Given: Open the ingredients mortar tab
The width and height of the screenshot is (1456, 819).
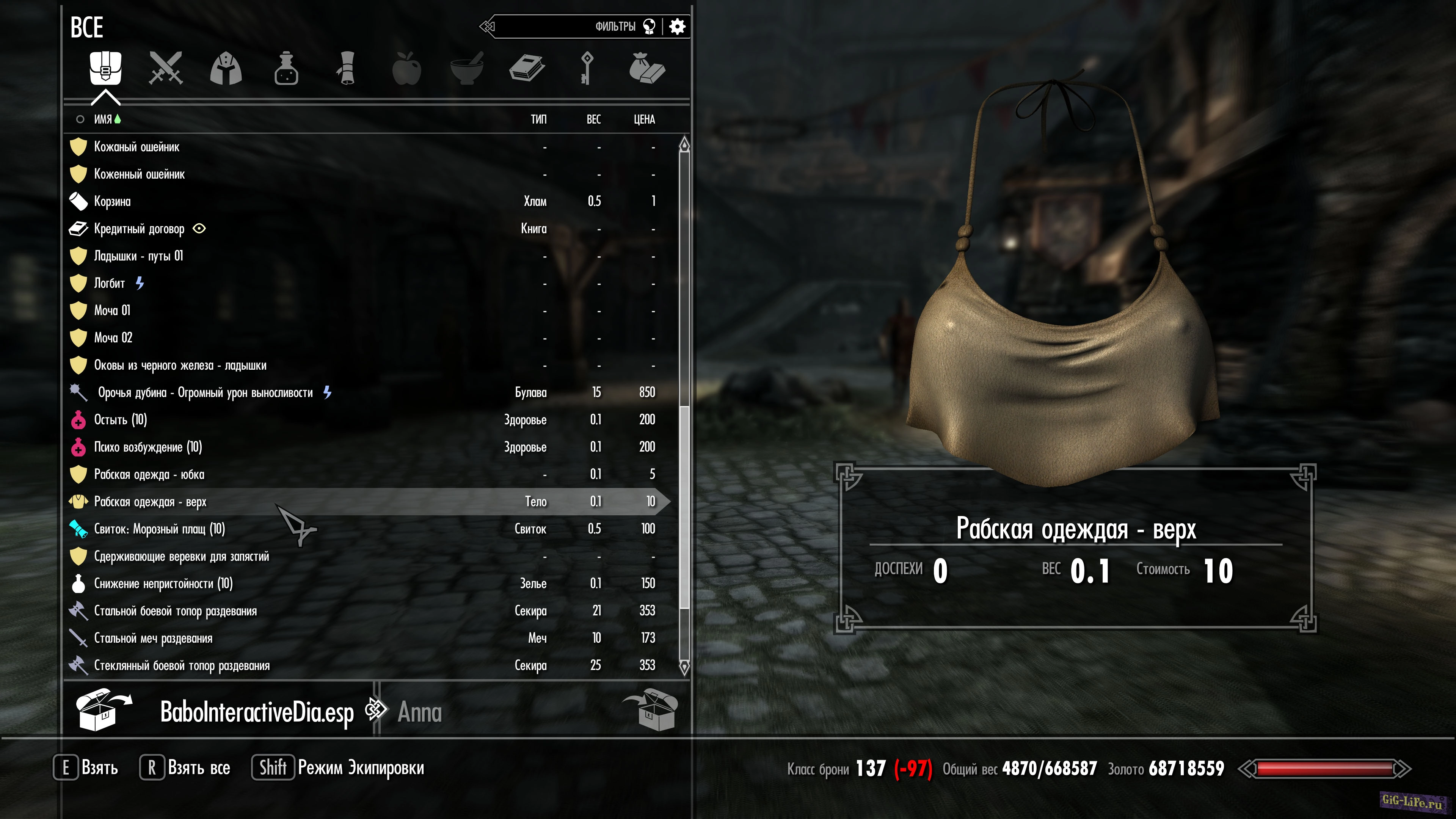Looking at the screenshot, I should point(467,68).
